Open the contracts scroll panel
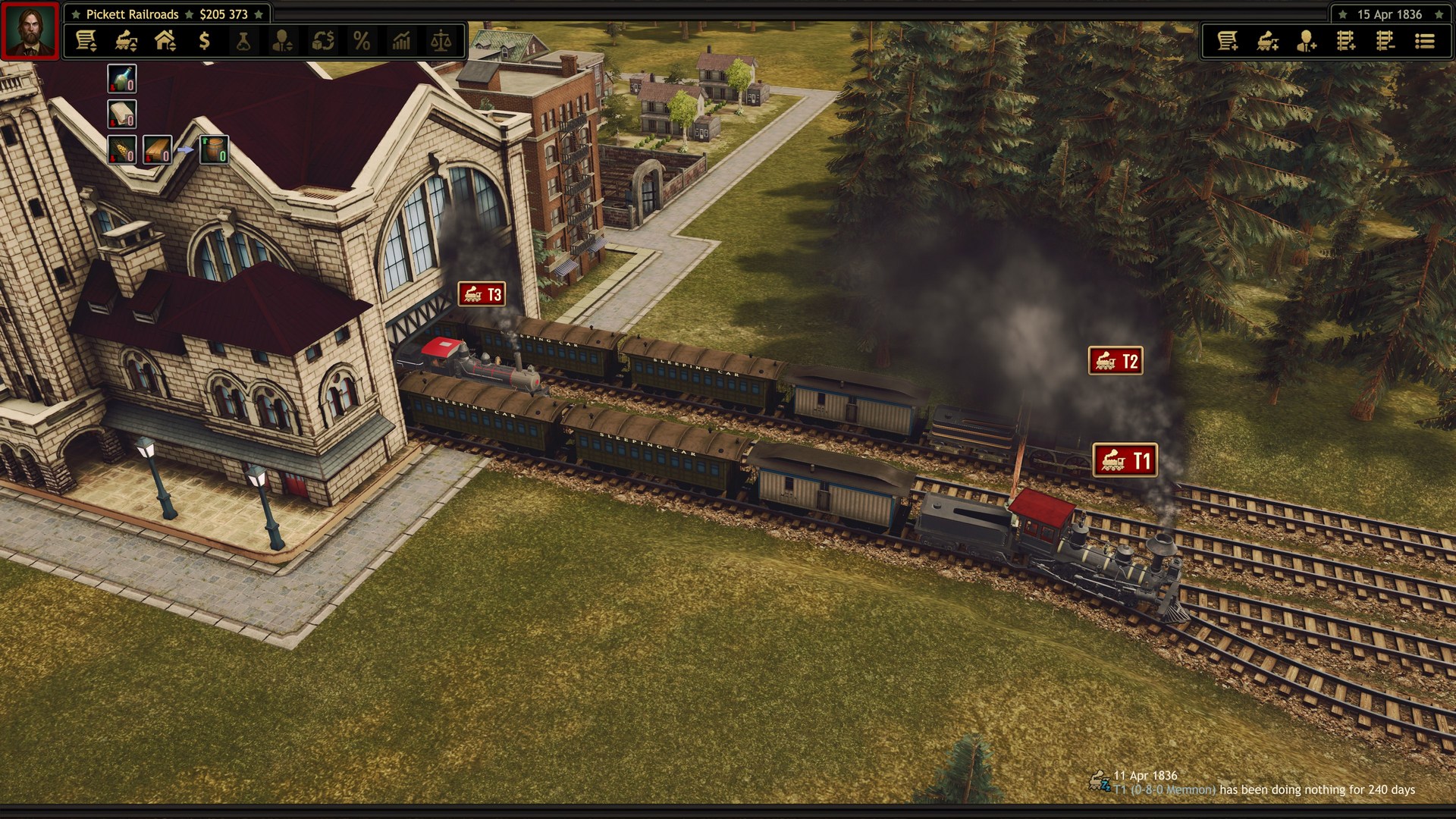 [87, 41]
